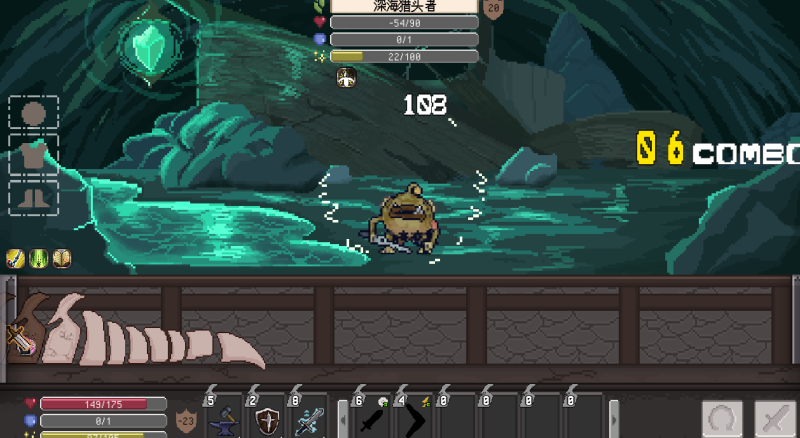Select the head equipment slot

coord(34,113)
